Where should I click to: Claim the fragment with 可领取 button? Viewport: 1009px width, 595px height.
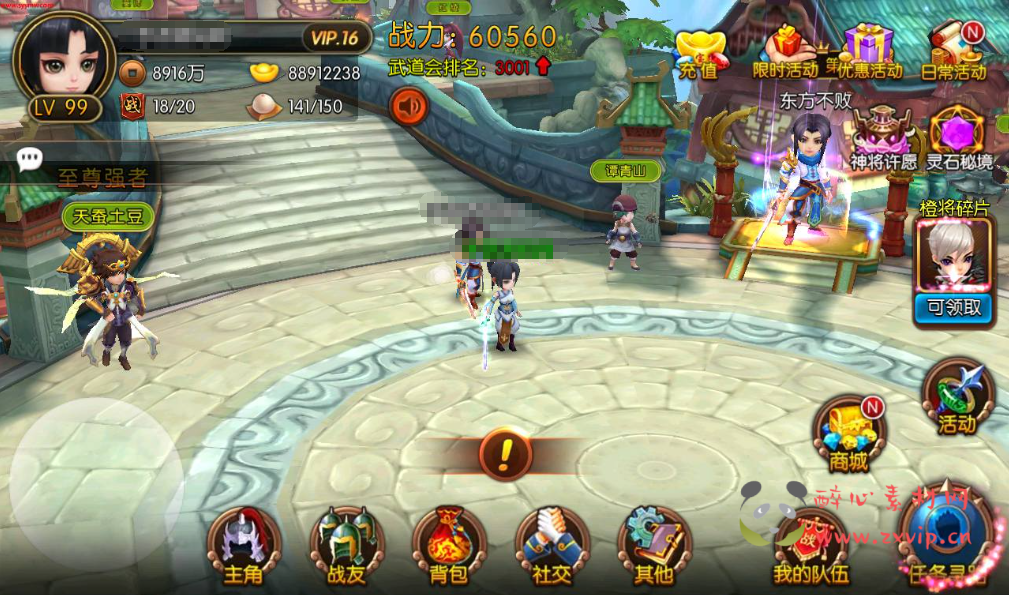tap(953, 308)
